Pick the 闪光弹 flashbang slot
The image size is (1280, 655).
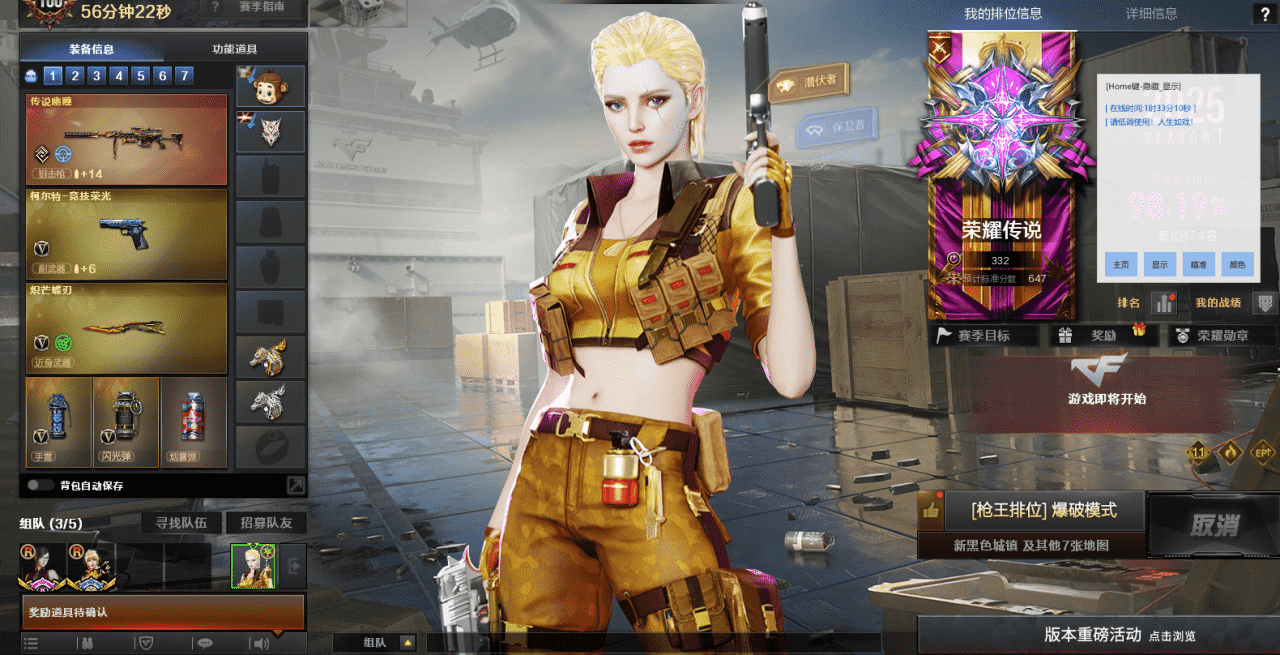tap(126, 422)
